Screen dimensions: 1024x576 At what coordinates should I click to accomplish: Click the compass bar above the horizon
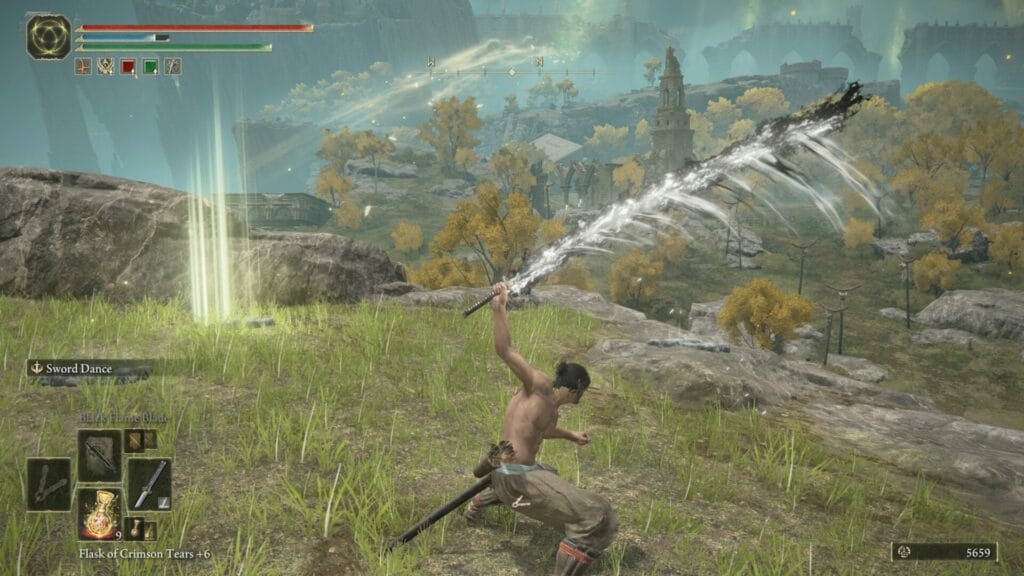(x=512, y=71)
